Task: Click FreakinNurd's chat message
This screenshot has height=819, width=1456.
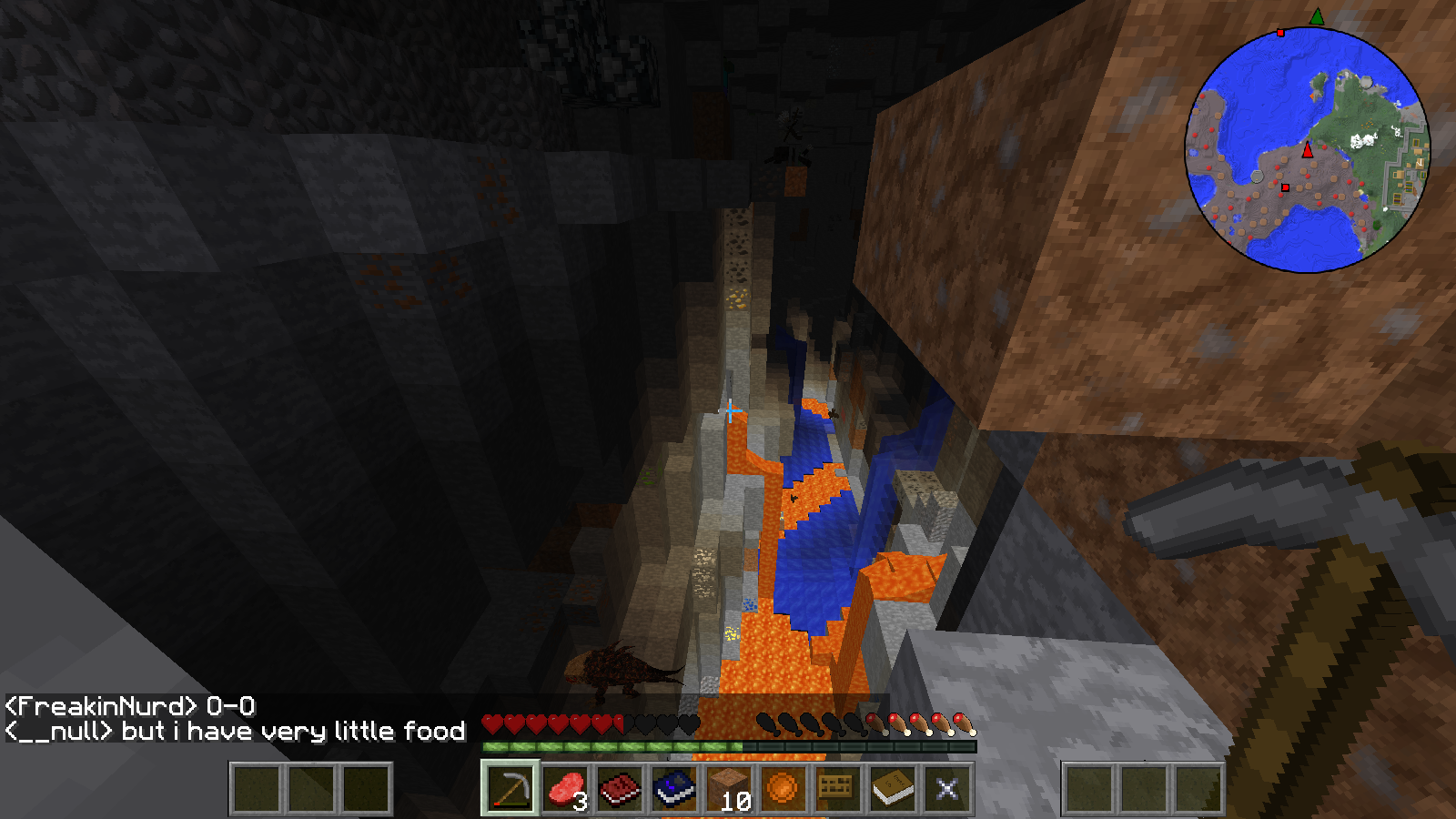Action: pos(130,706)
